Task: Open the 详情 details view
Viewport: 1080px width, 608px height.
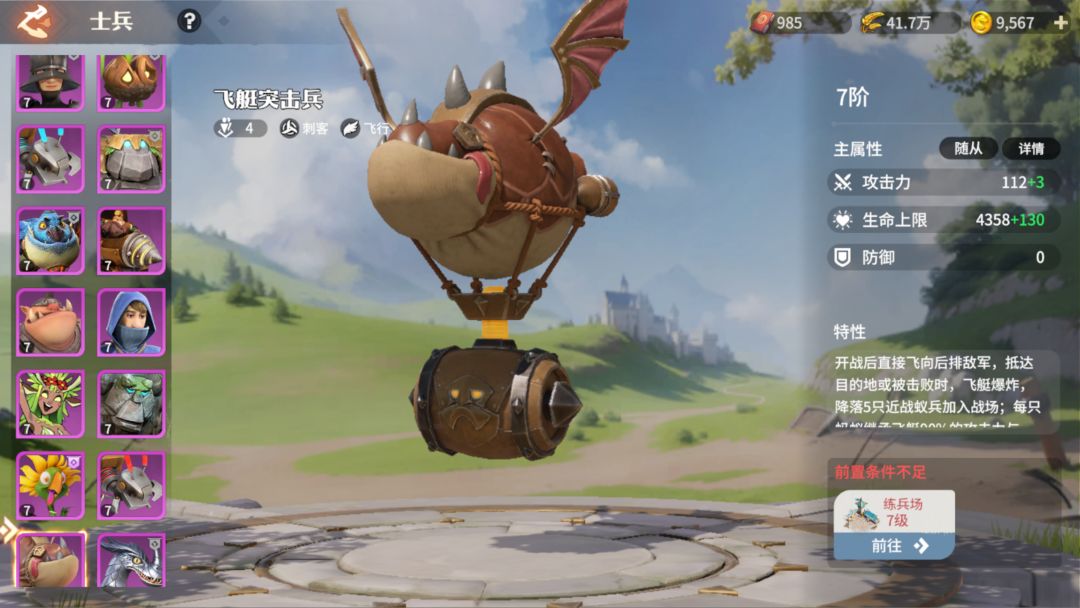Action: coord(1031,148)
